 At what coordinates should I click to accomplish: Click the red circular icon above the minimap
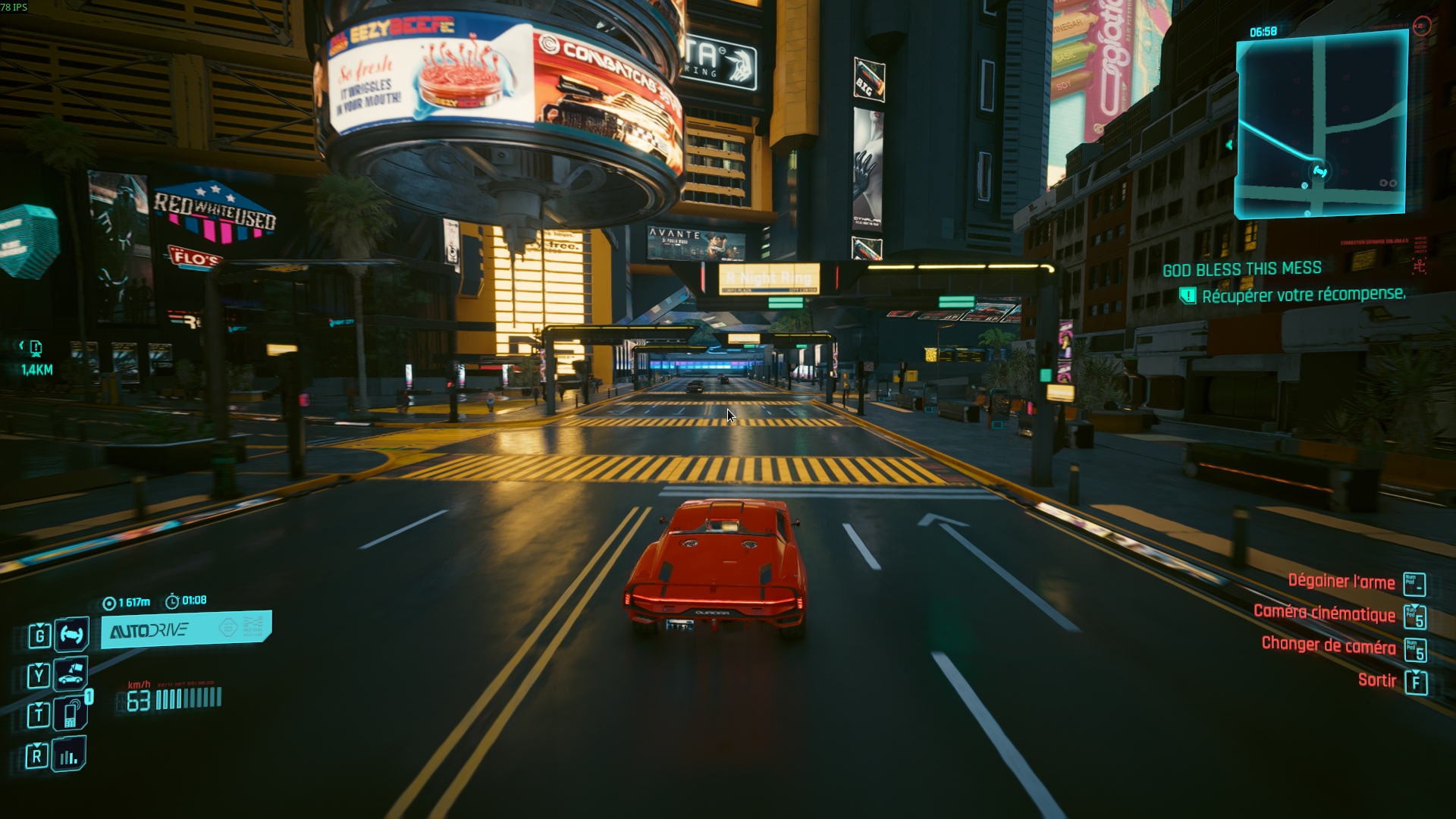[1421, 27]
